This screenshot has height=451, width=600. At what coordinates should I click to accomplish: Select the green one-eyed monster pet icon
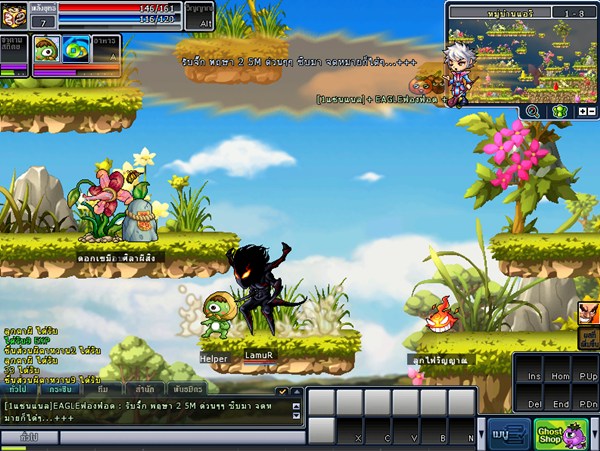tap(47, 49)
